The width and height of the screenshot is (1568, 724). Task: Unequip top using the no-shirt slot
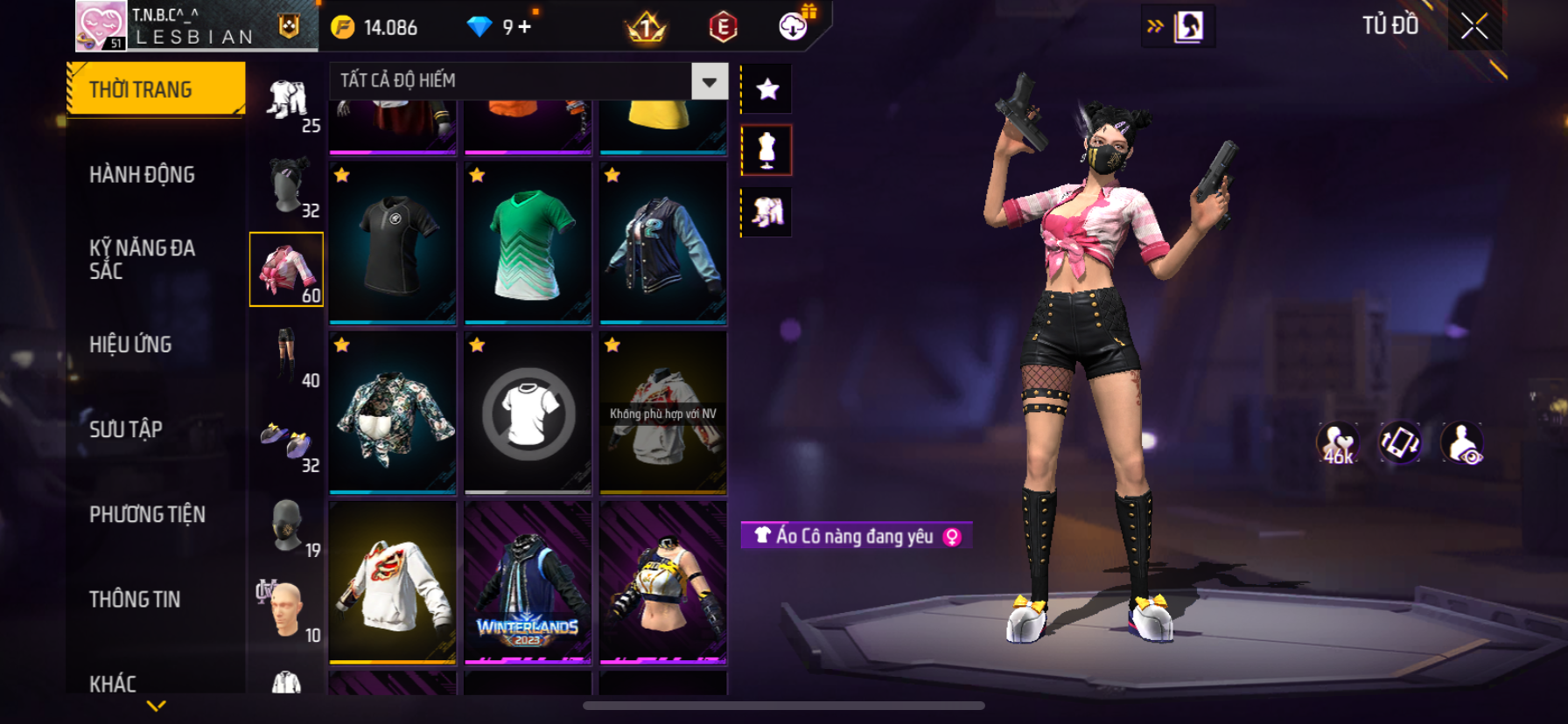click(x=528, y=413)
